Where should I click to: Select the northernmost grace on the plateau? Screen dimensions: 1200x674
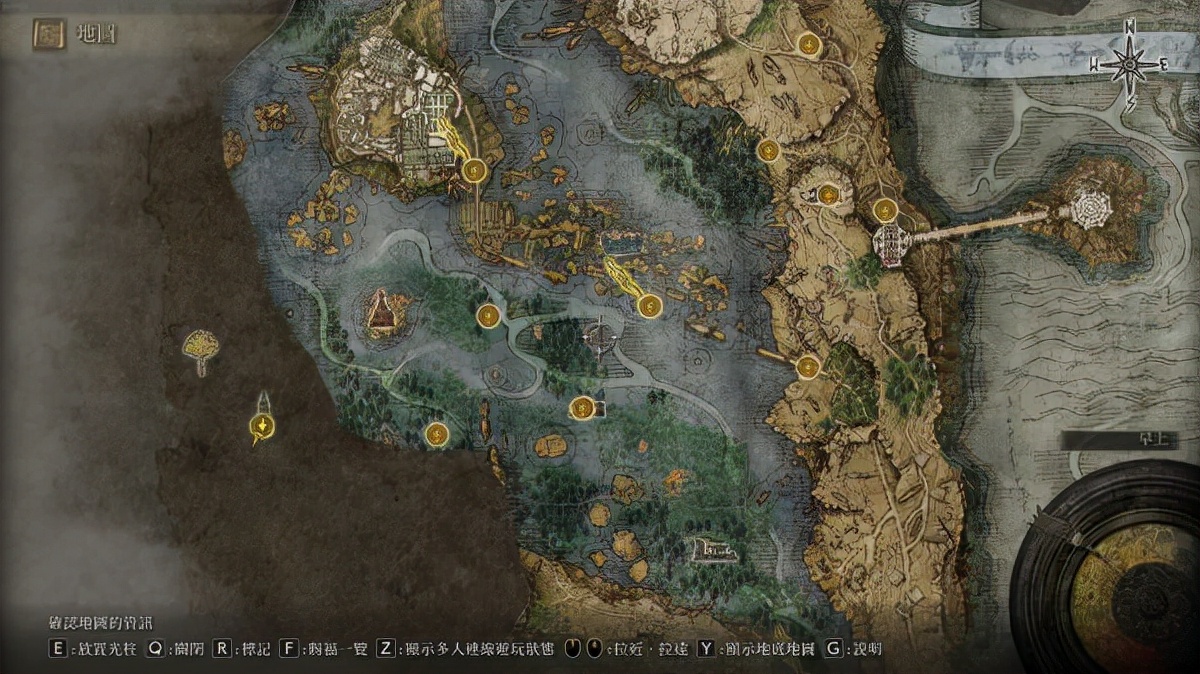pyautogui.click(x=808, y=44)
